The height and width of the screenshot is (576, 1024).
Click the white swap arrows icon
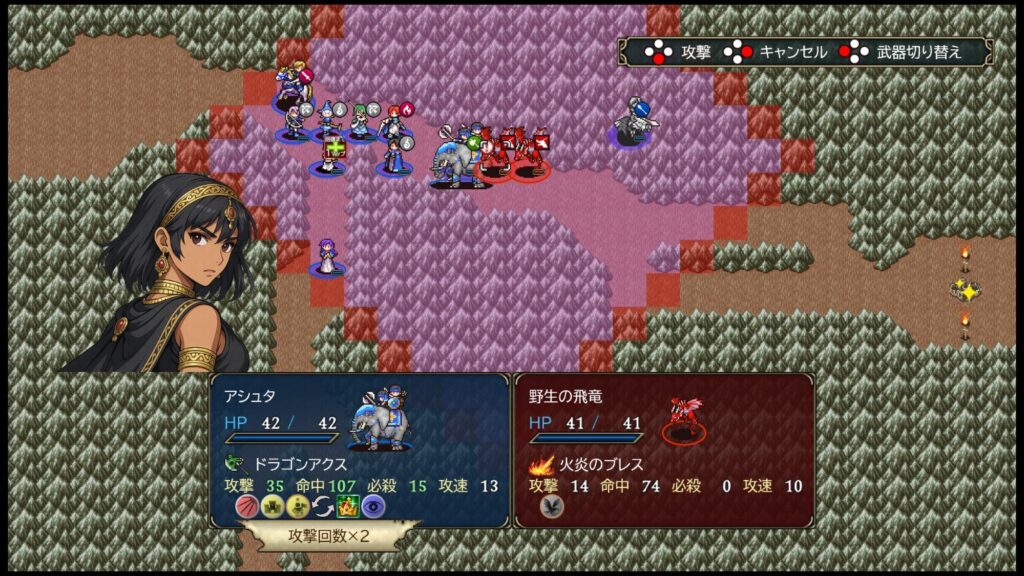(x=322, y=506)
